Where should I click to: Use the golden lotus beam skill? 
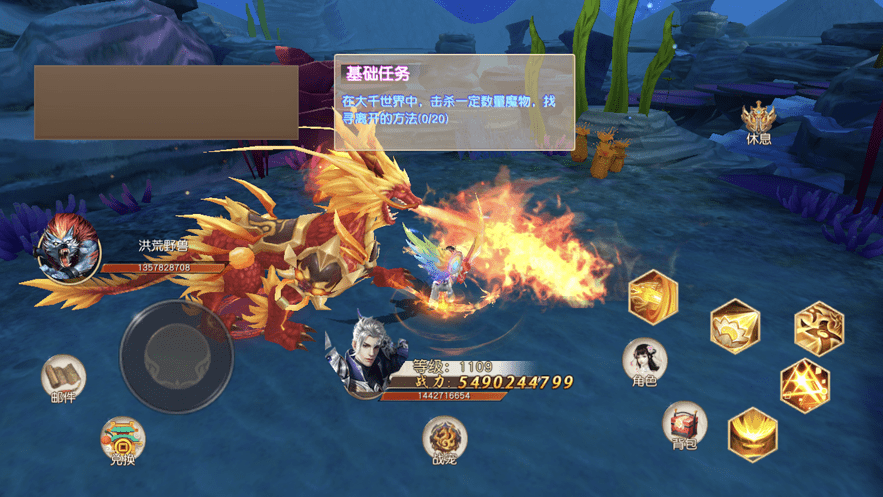(x=735, y=326)
